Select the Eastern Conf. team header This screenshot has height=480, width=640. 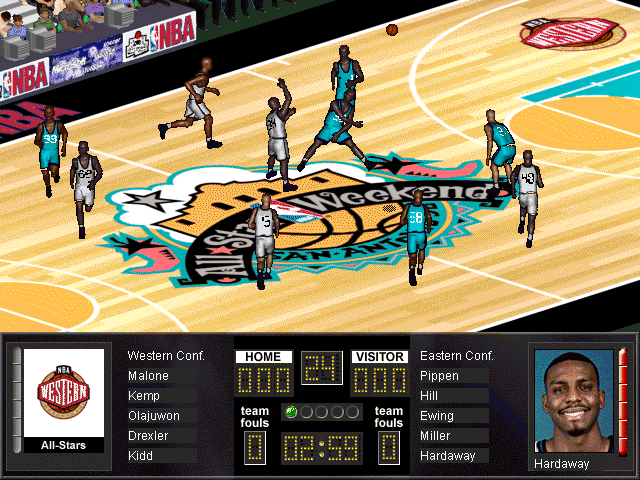pos(457,356)
